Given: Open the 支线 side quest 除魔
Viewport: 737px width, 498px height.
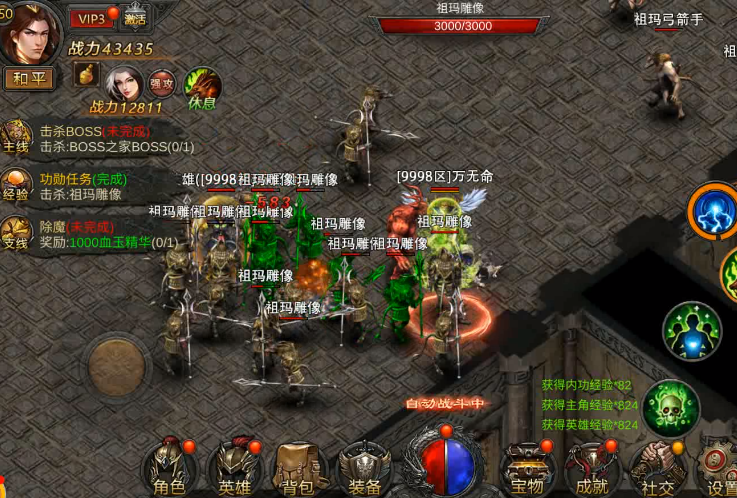Looking at the screenshot, I should (x=16, y=234).
